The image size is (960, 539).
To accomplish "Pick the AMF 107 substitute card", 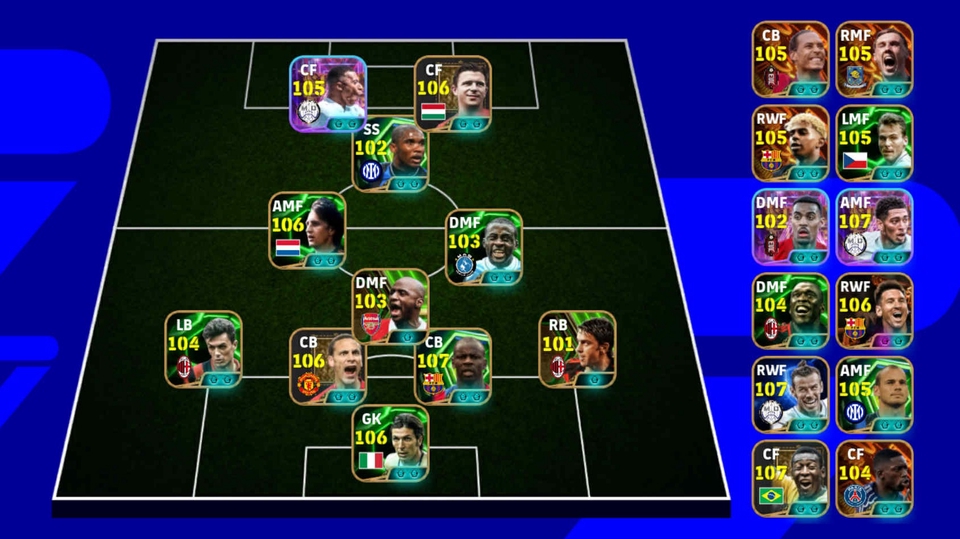I will (874, 227).
